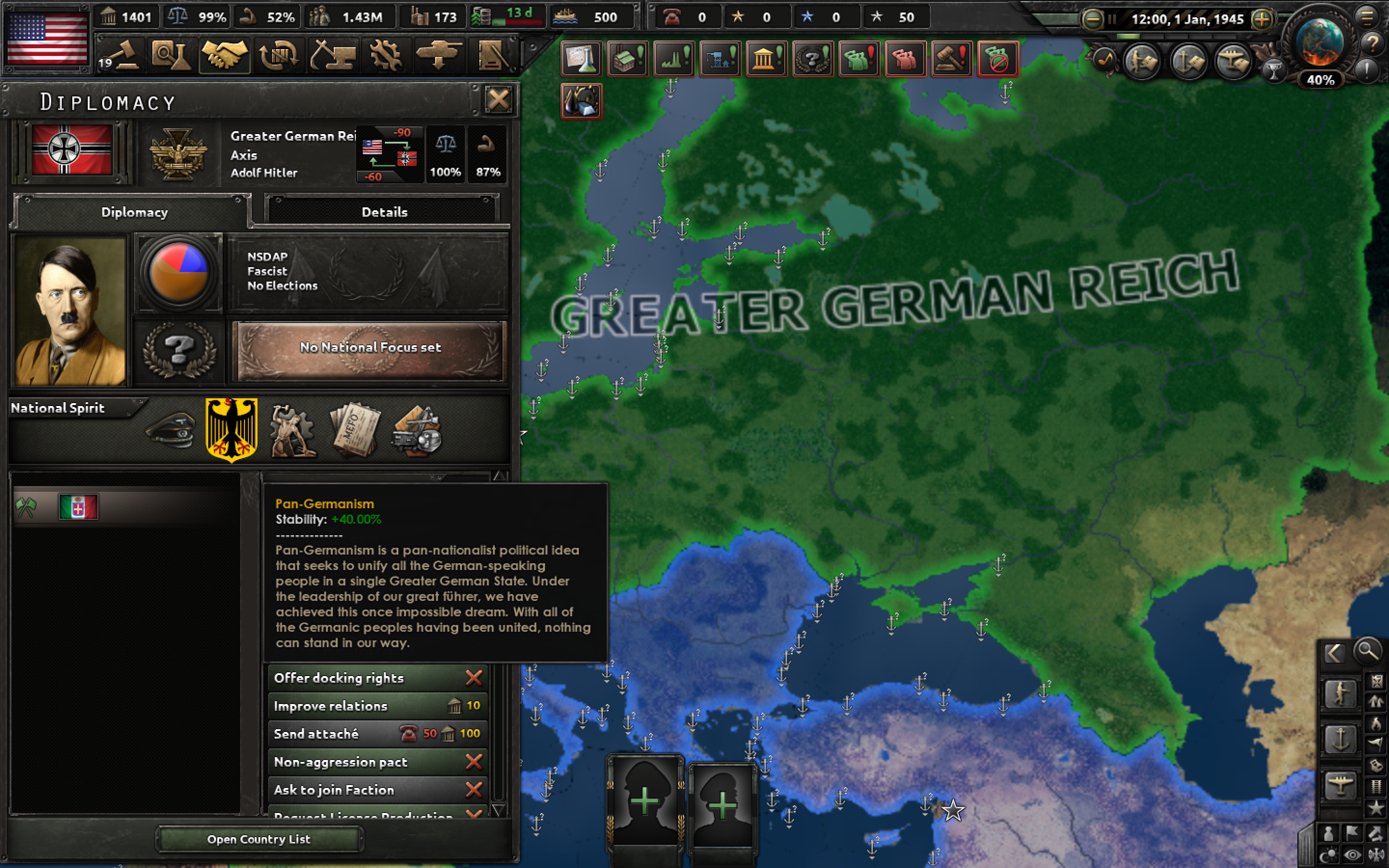Viewport: 1389px width, 868px height.
Task: Switch to the Details tab
Action: 384,212
